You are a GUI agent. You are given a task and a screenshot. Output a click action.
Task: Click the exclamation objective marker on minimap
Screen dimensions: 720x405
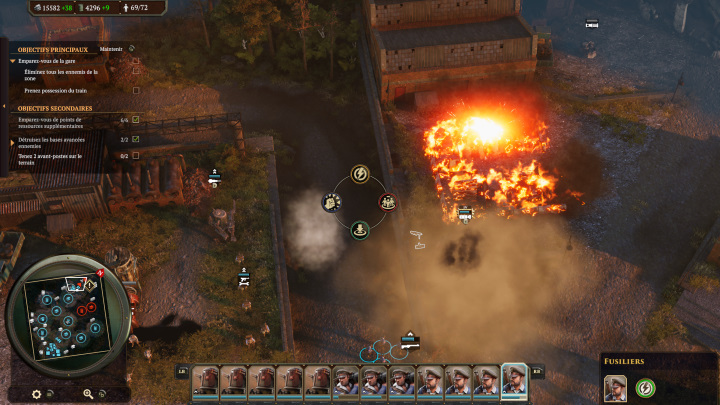[x=100, y=273]
